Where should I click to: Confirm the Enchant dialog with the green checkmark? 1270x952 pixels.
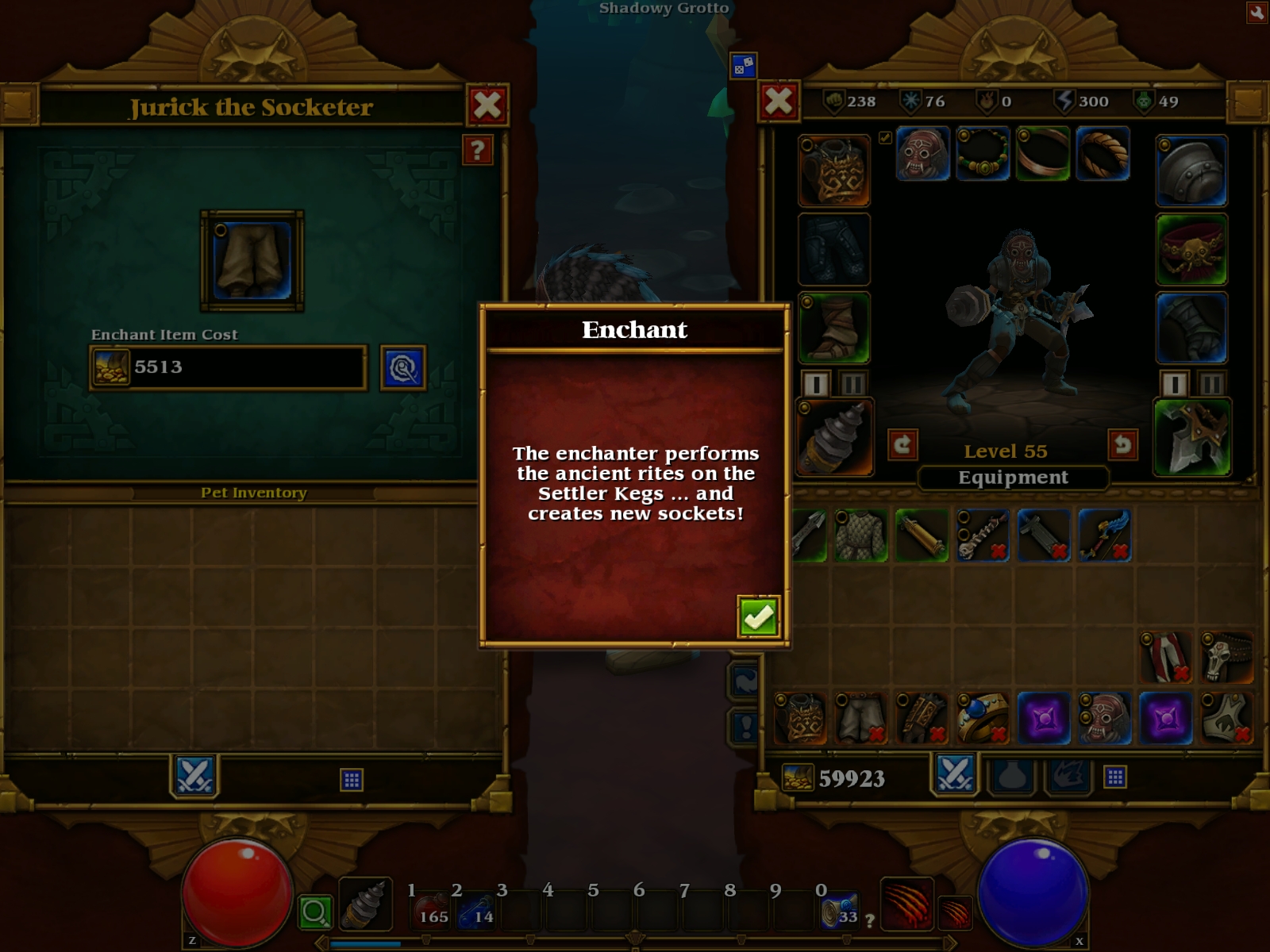tap(758, 616)
